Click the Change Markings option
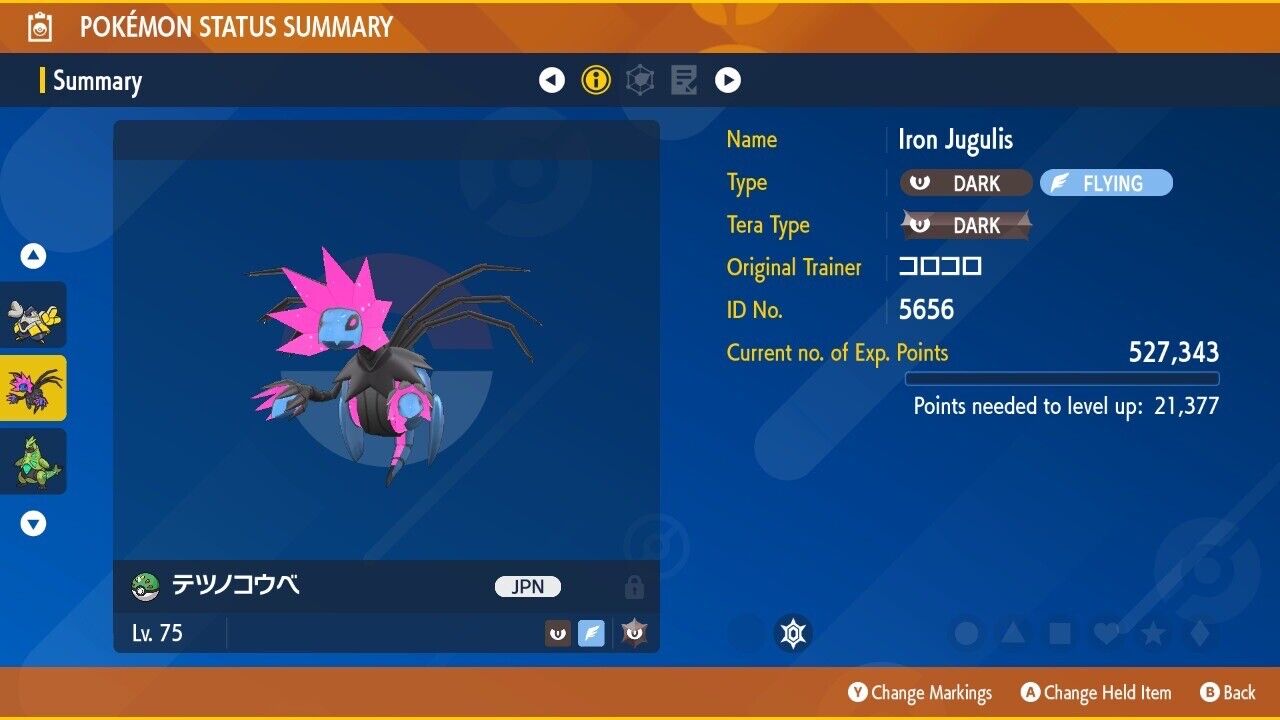The height and width of the screenshot is (720, 1280). click(920, 693)
